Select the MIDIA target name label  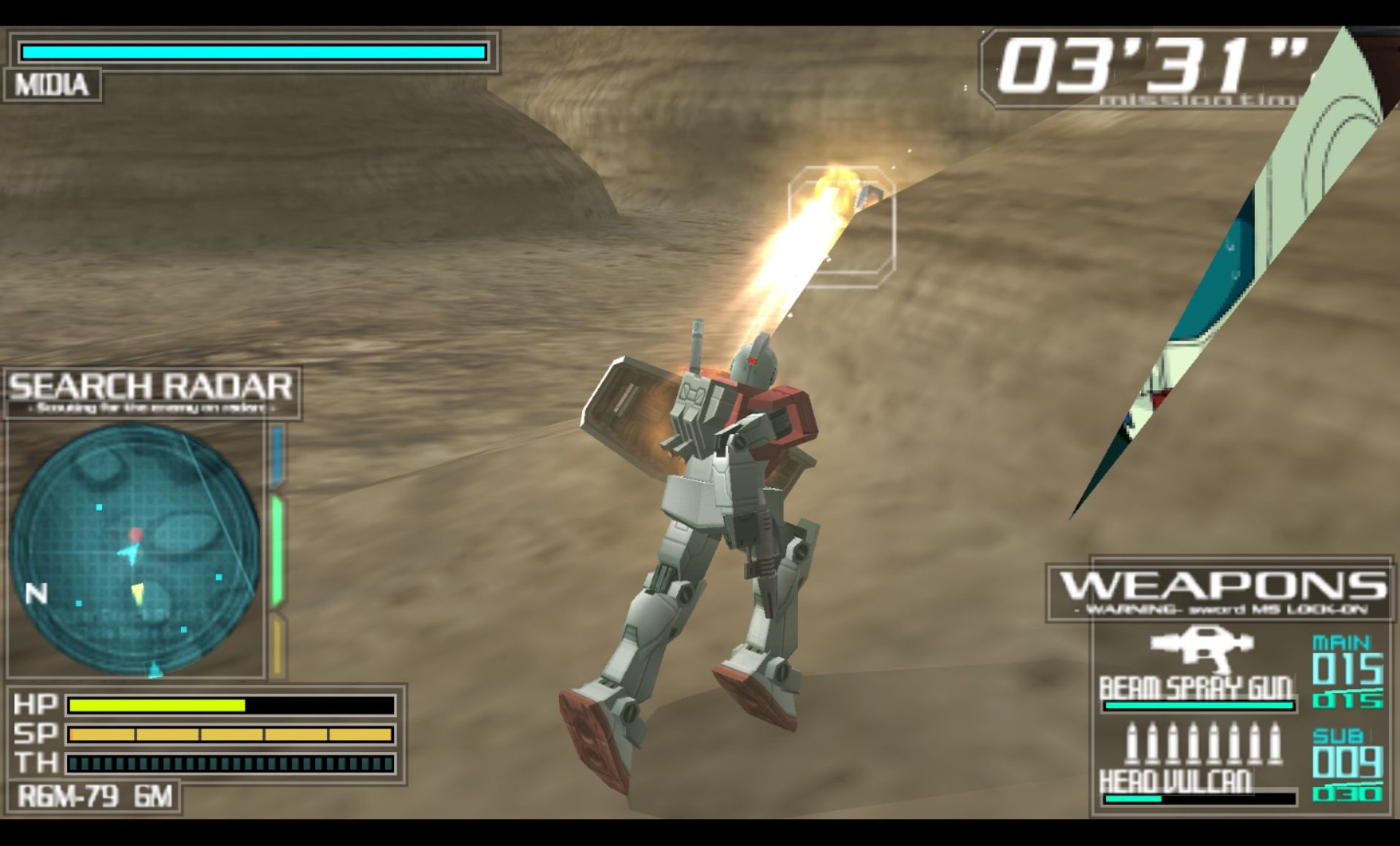(52, 85)
